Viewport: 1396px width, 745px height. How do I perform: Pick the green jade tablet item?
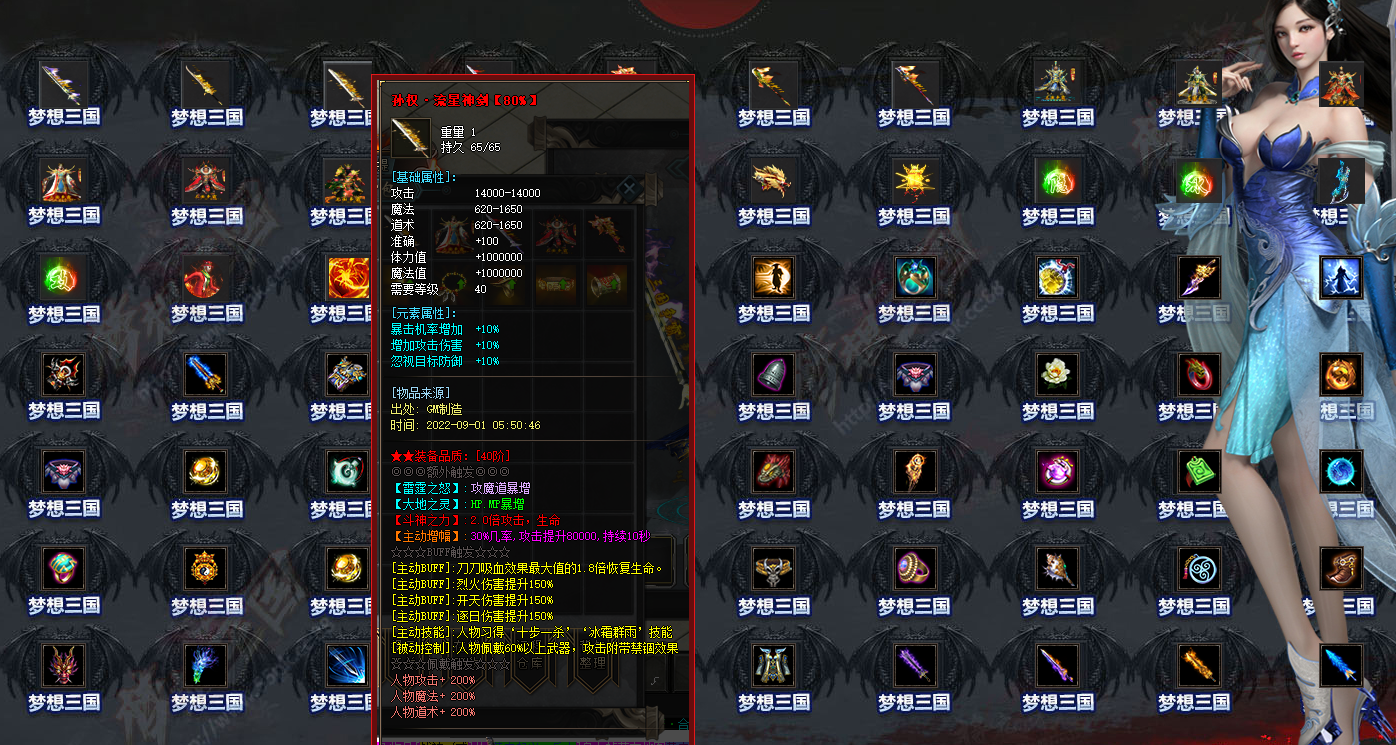1199,472
